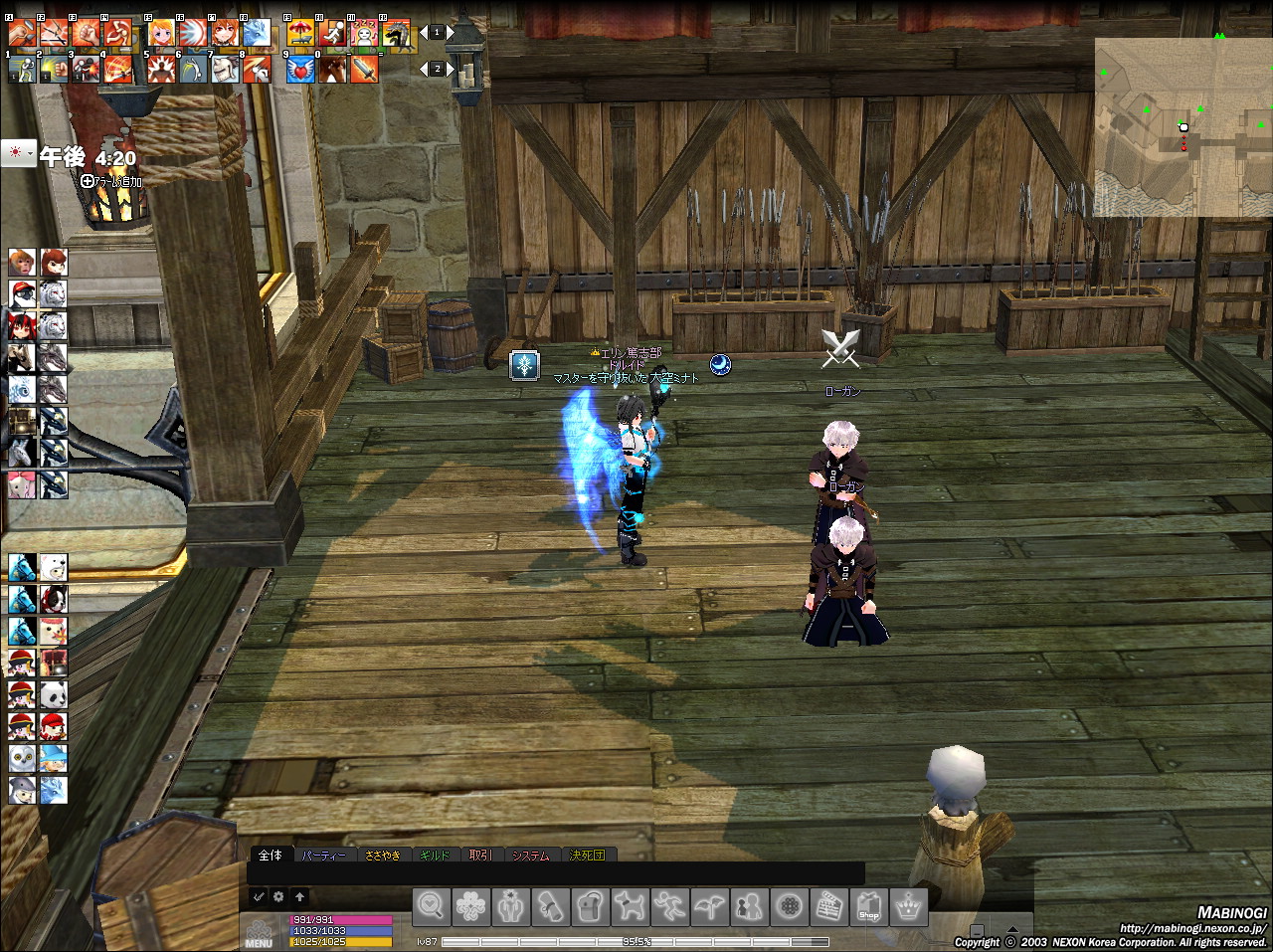
Task: Open the MENU button
Action: [x=259, y=933]
